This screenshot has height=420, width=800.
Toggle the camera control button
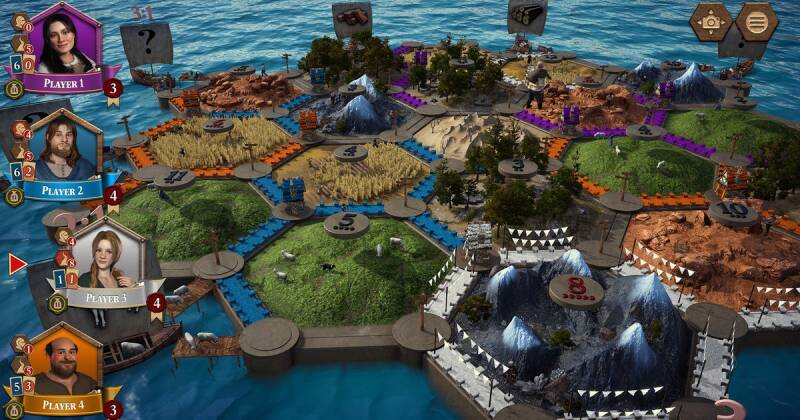711,21
